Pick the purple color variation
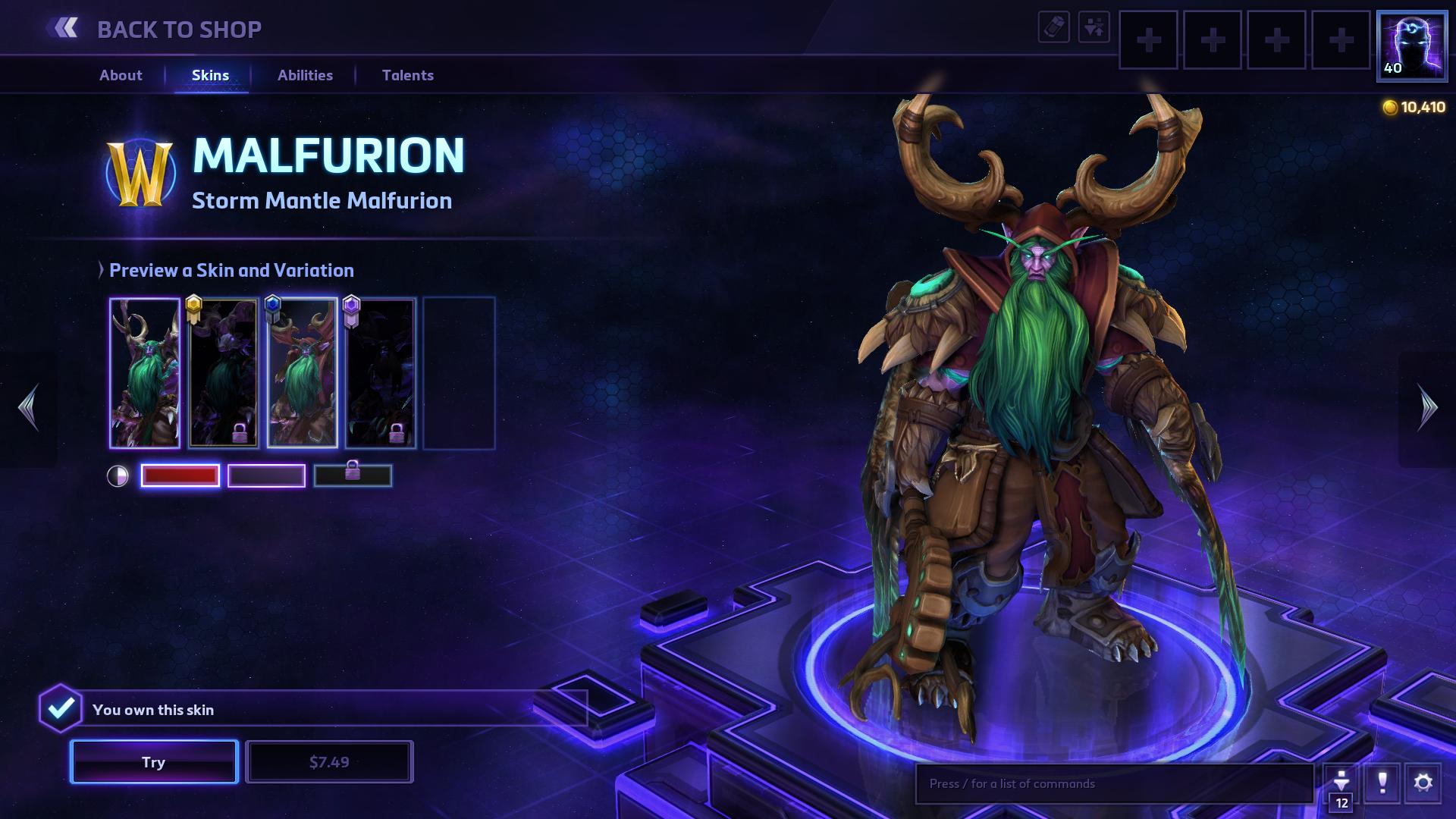Viewport: 1456px width, 819px height. 266,475
